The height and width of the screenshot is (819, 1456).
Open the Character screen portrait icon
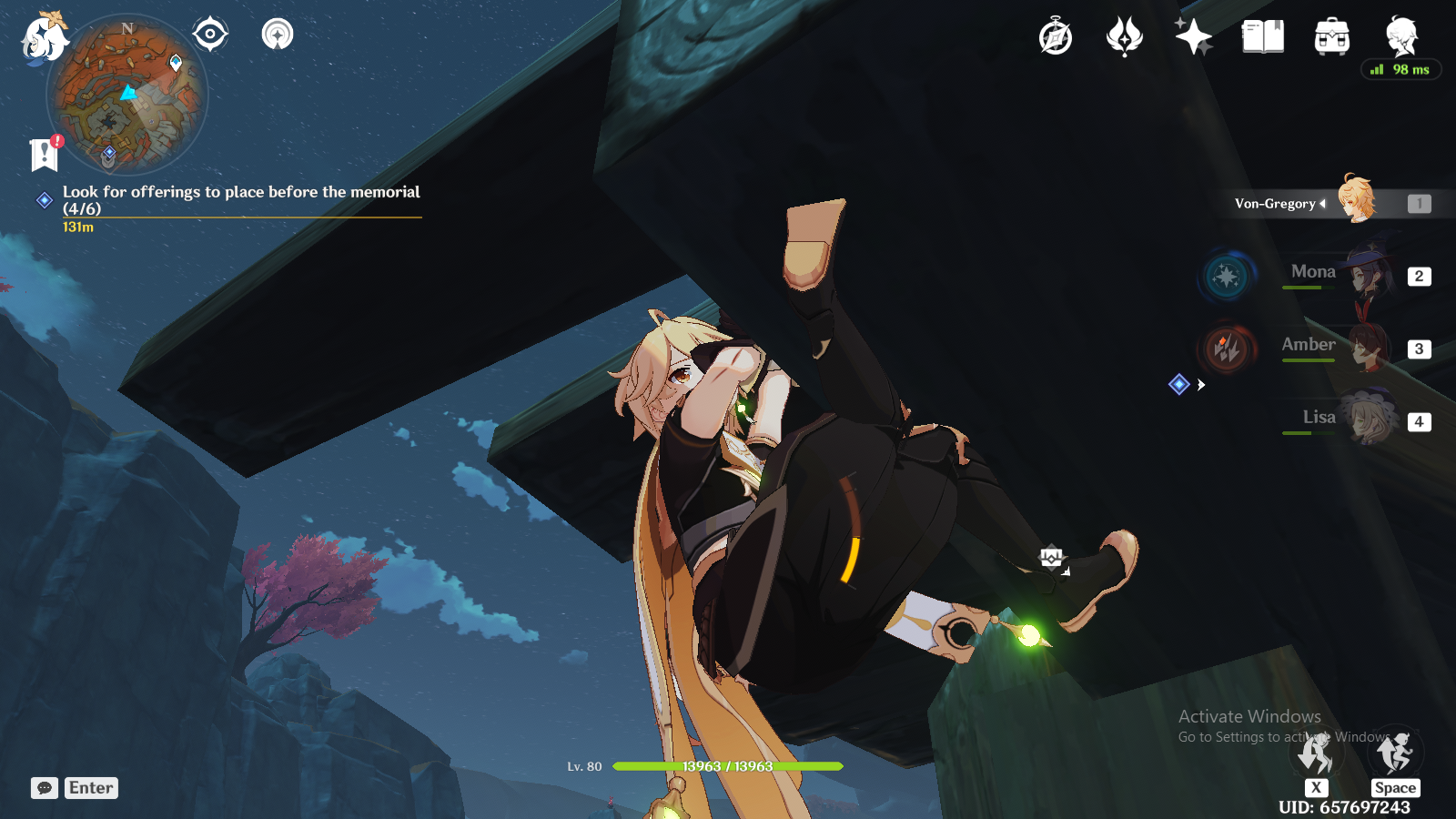pyautogui.click(x=1399, y=36)
